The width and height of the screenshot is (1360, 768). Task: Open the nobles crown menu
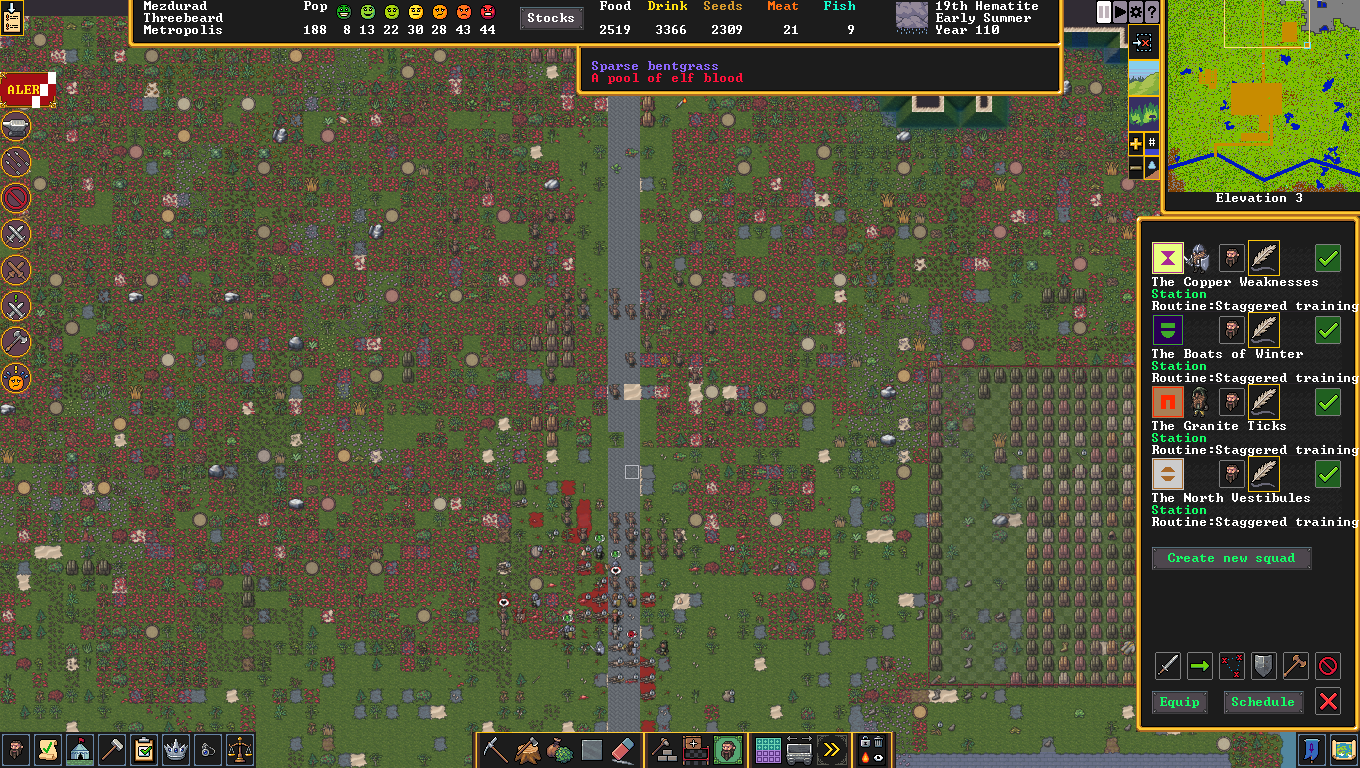tap(176, 750)
